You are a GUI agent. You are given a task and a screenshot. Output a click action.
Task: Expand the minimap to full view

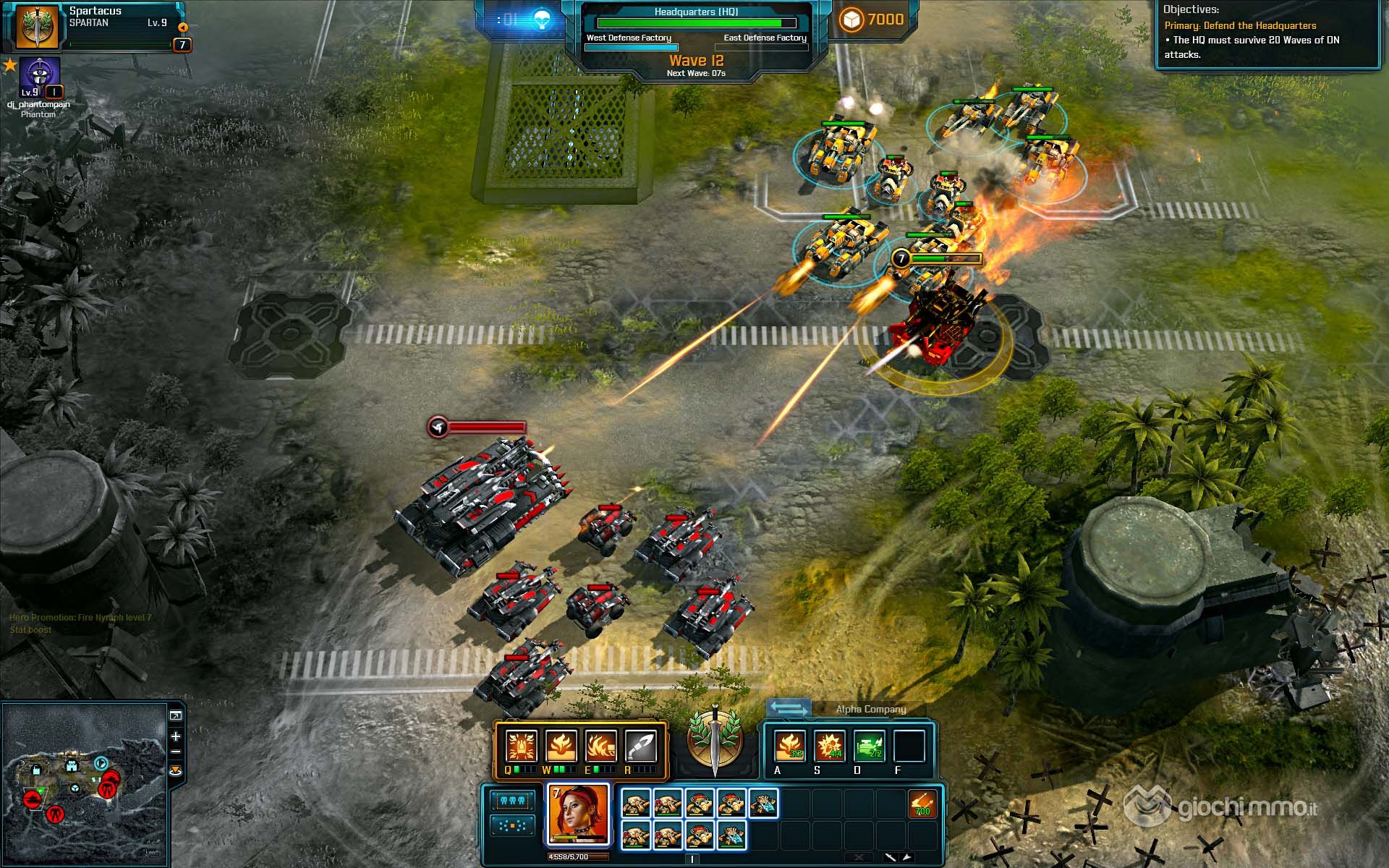176,716
